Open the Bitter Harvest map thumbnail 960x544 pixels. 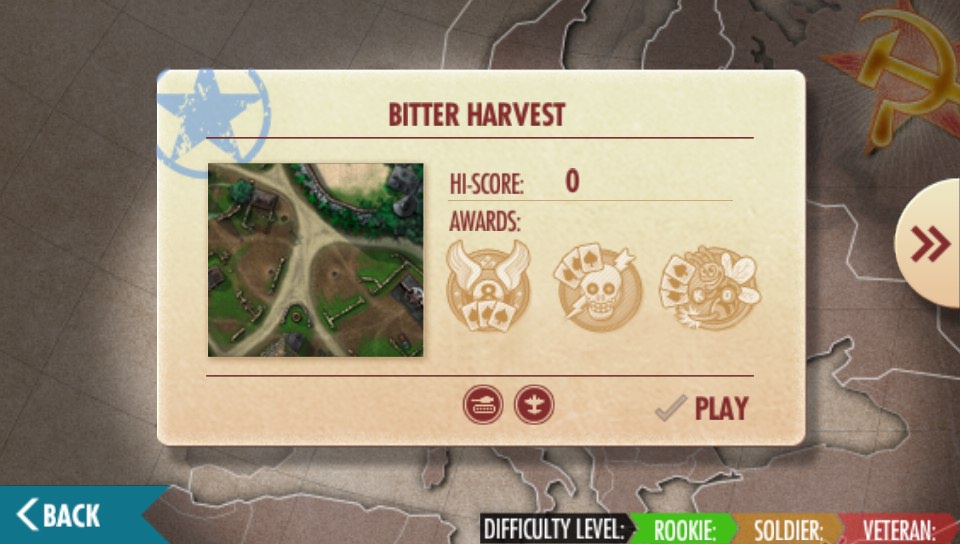point(315,260)
